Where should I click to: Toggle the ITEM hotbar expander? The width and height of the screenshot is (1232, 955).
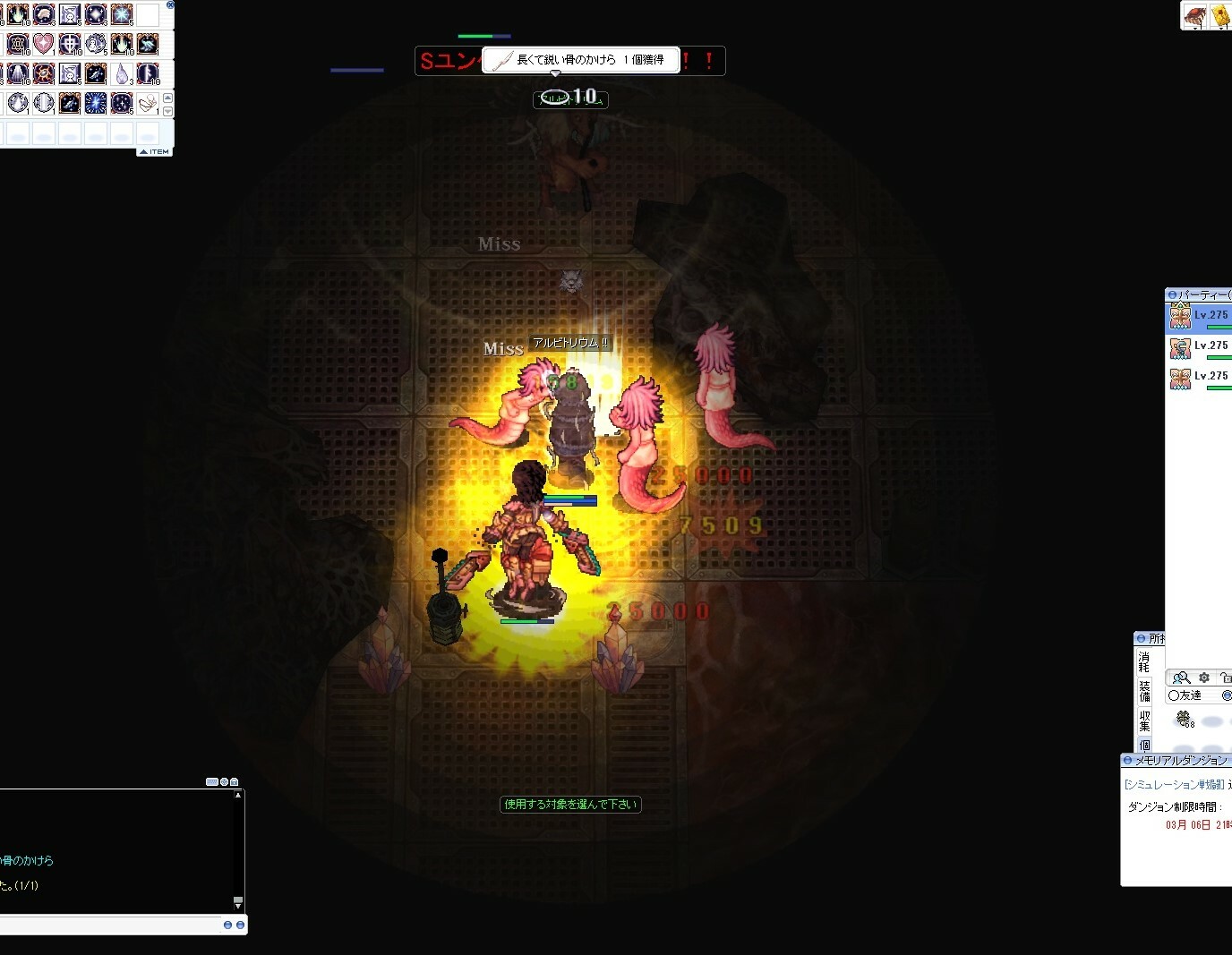(154, 152)
